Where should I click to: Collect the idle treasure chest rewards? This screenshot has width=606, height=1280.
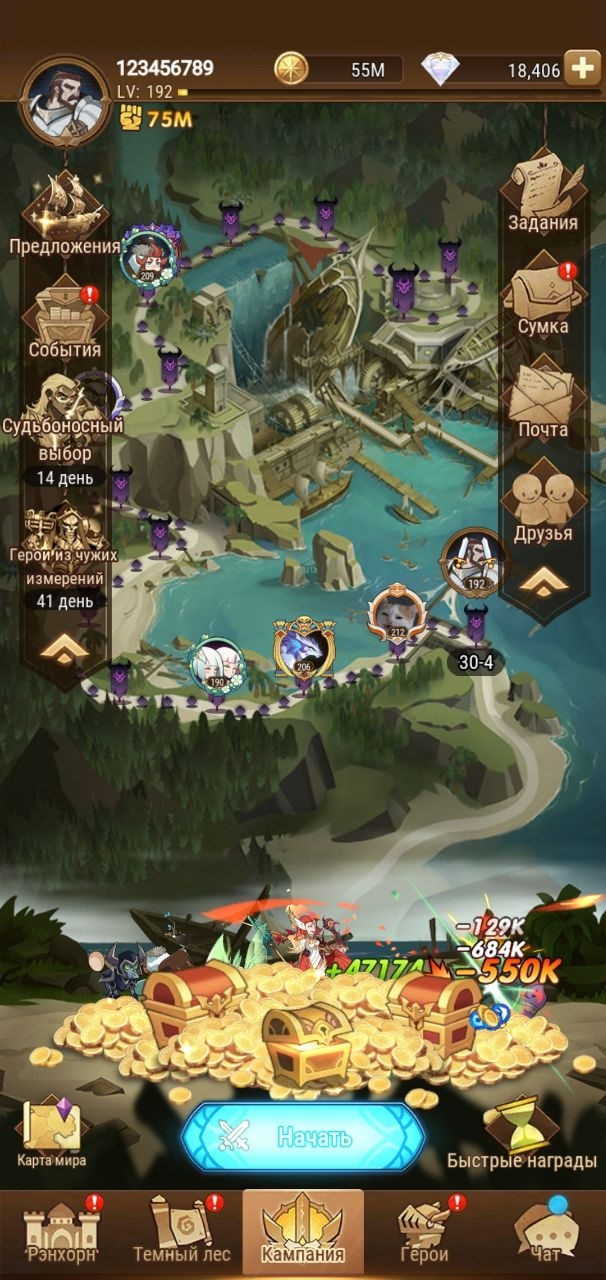click(x=305, y=1030)
